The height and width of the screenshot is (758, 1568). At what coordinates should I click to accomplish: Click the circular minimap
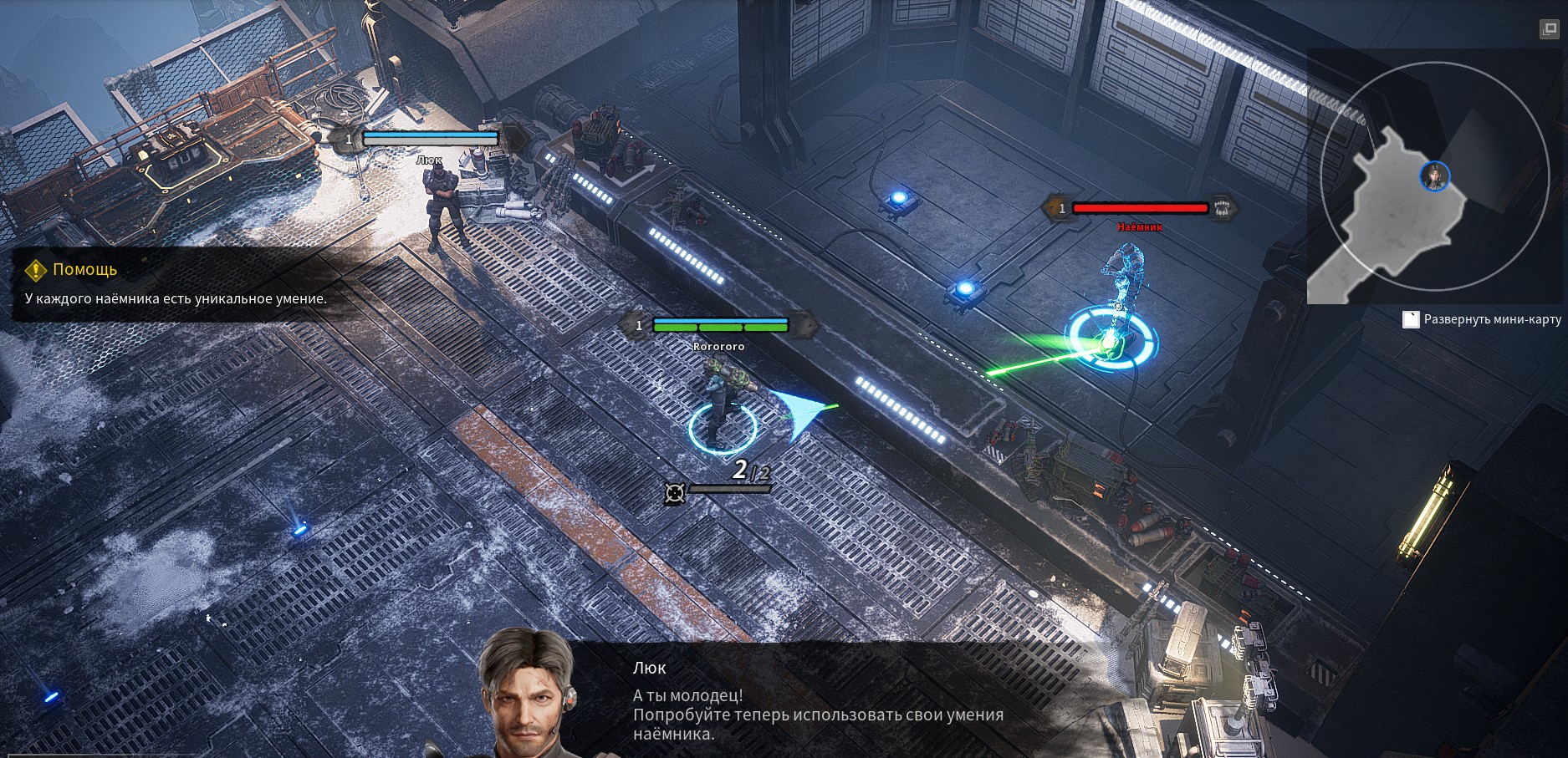tap(1432, 178)
